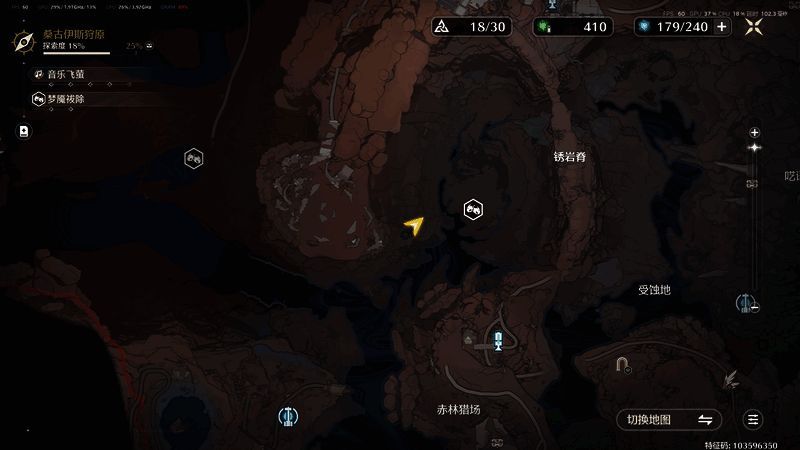Choose the blue teleport marker above 赤林猎场
800x450 pixels.
coord(498,339)
